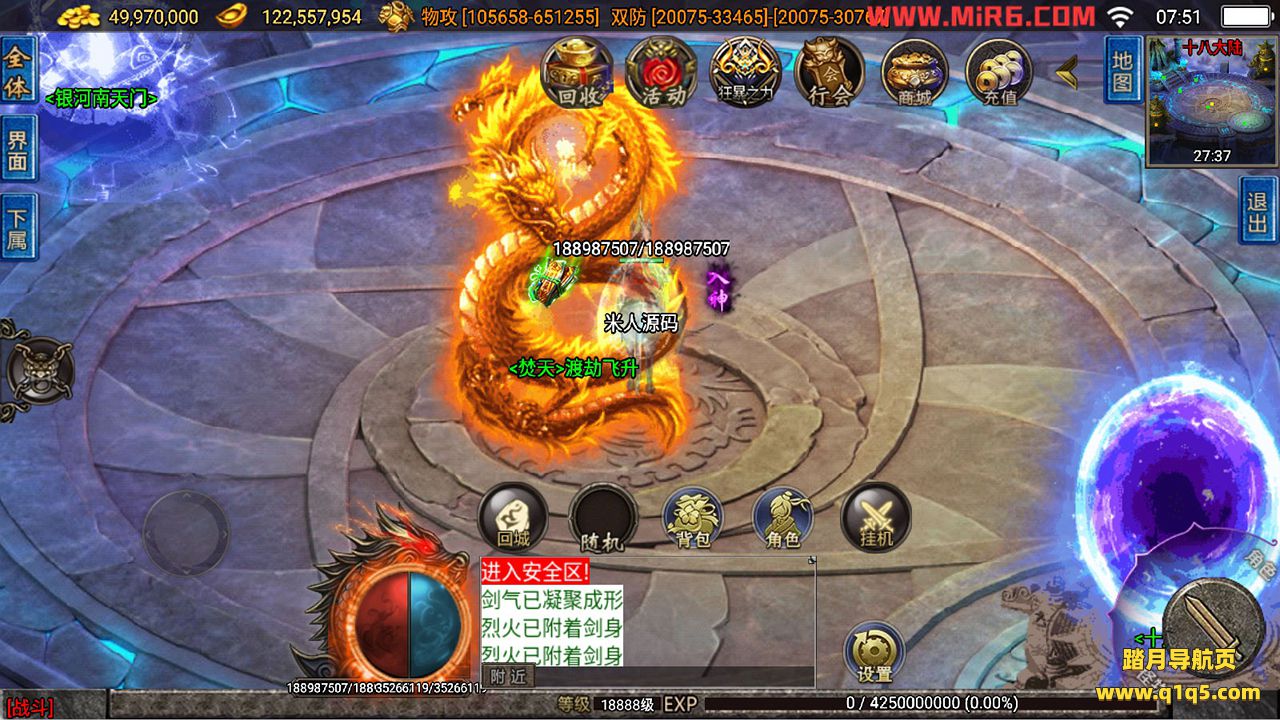Switch to the 附近 chat tab
Screen dimensions: 1280x720
click(508, 677)
